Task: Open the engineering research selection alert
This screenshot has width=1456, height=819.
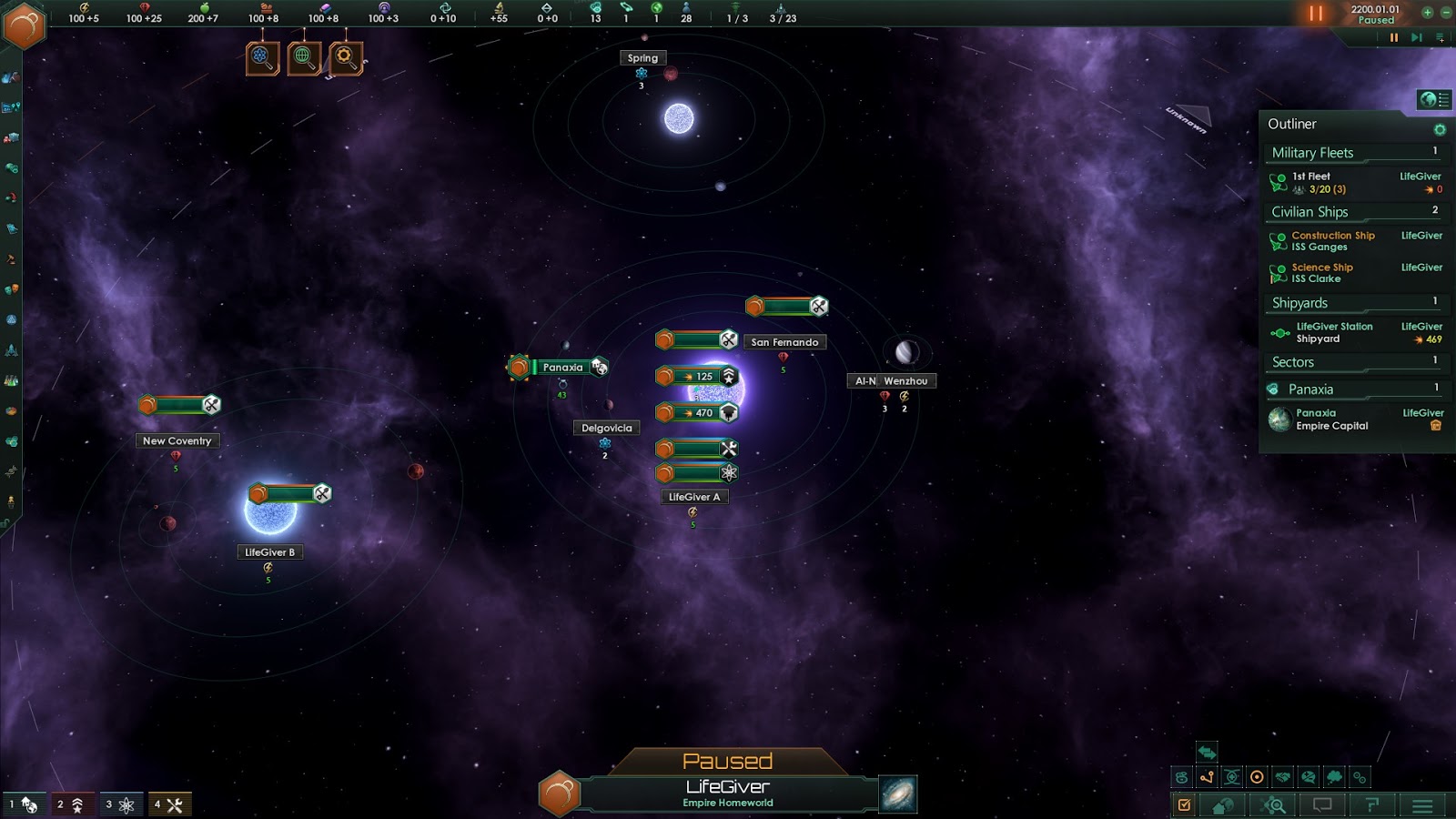Action: tap(344, 59)
